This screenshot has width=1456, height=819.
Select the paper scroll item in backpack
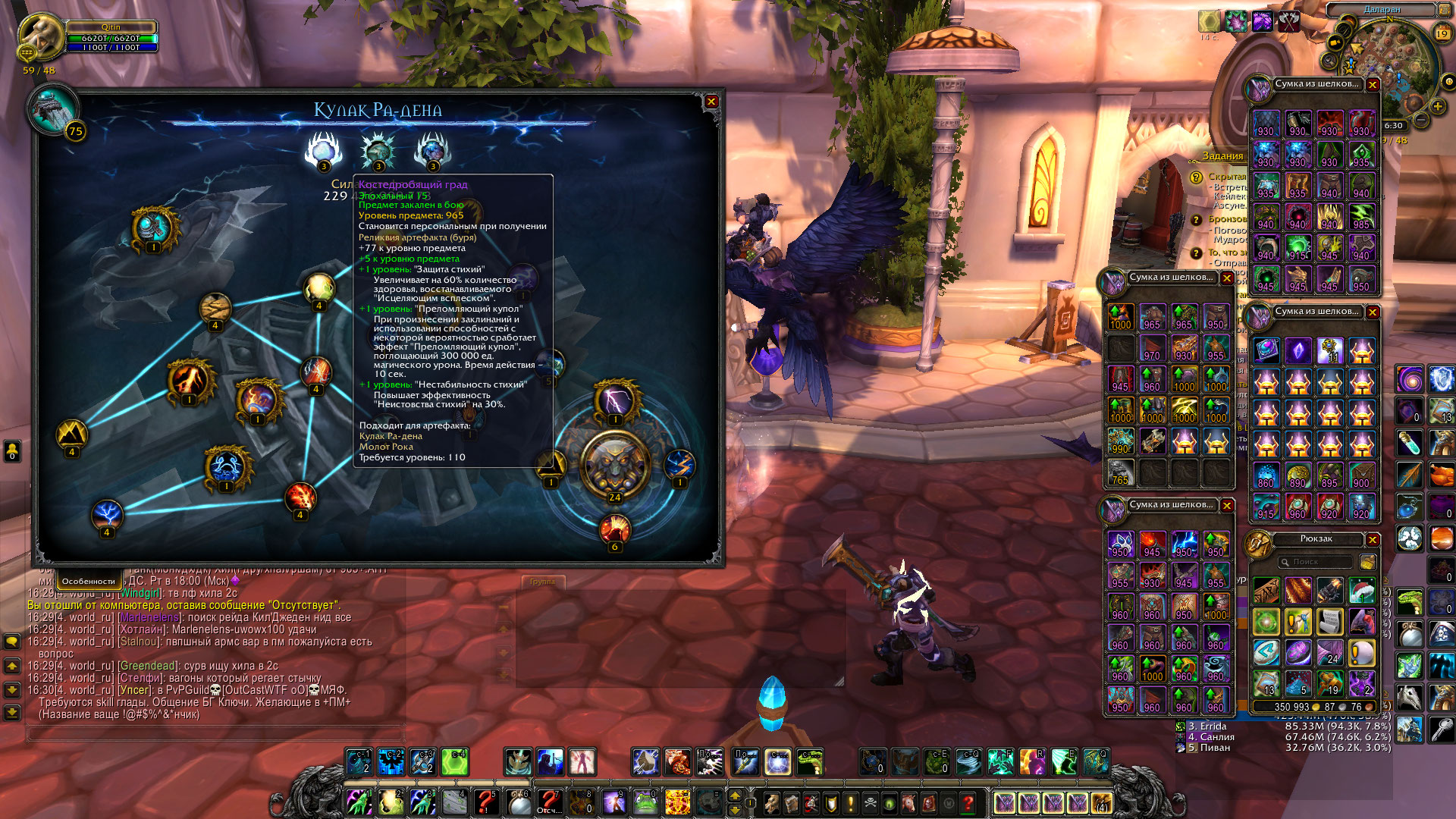point(1330,622)
